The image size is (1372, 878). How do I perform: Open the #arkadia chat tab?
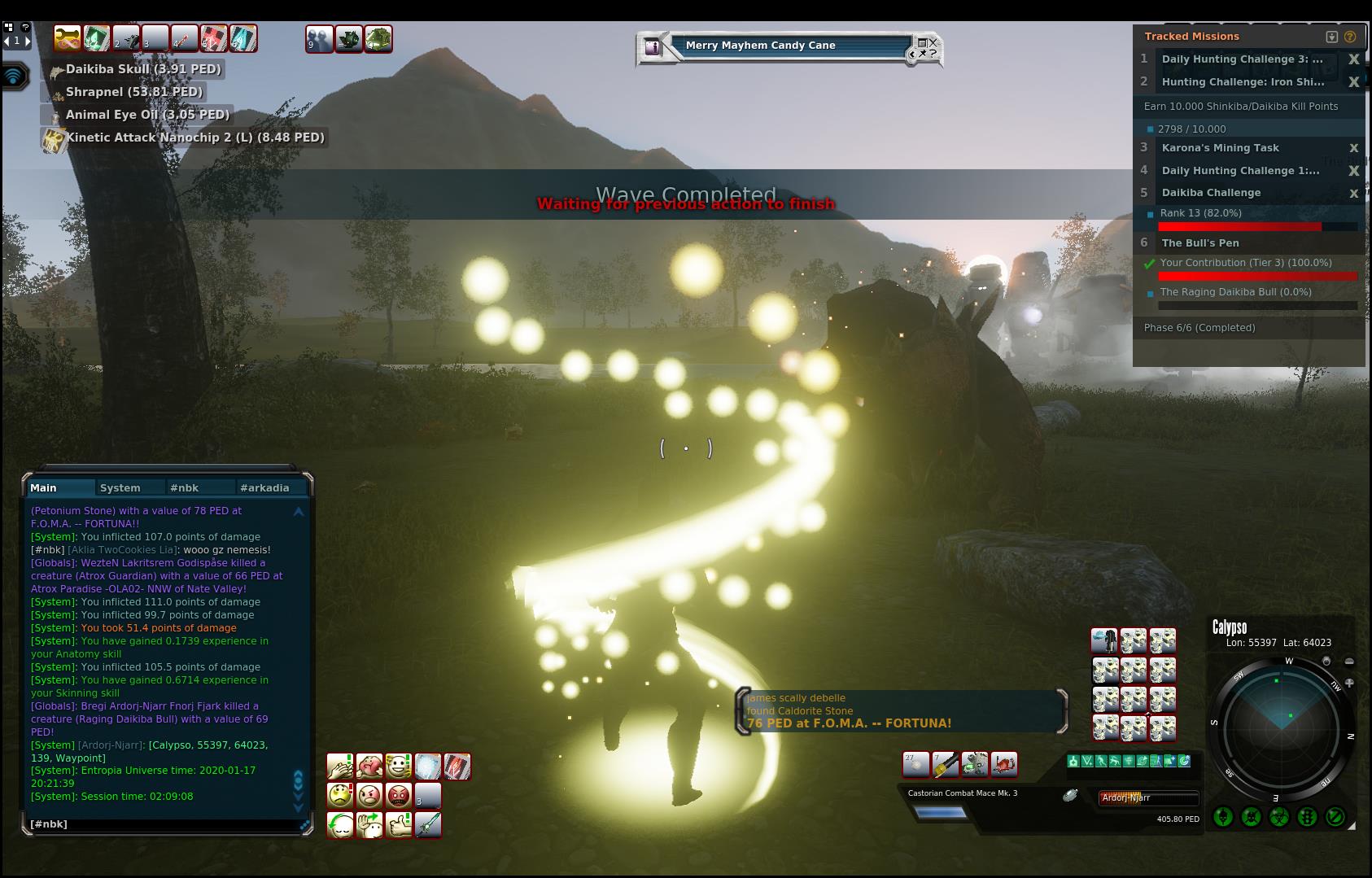pos(264,488)
